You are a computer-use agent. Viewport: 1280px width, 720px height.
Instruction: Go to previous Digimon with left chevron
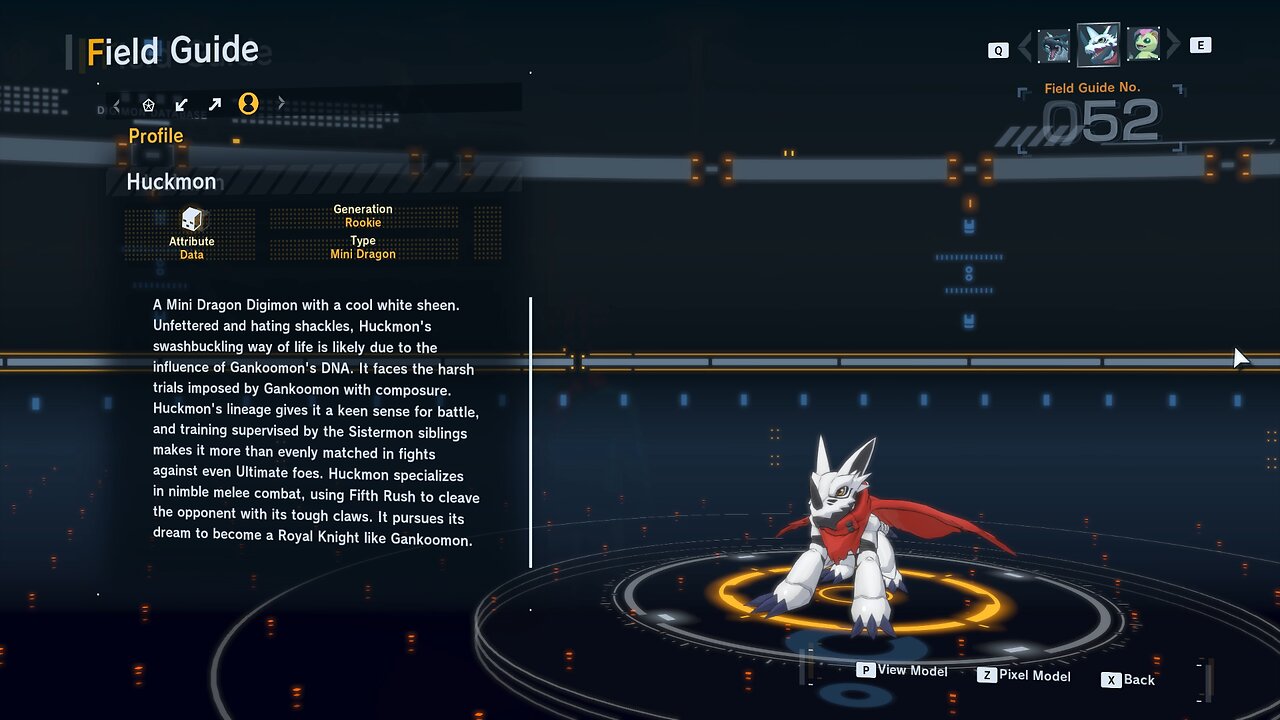(x=1025, y=47)
